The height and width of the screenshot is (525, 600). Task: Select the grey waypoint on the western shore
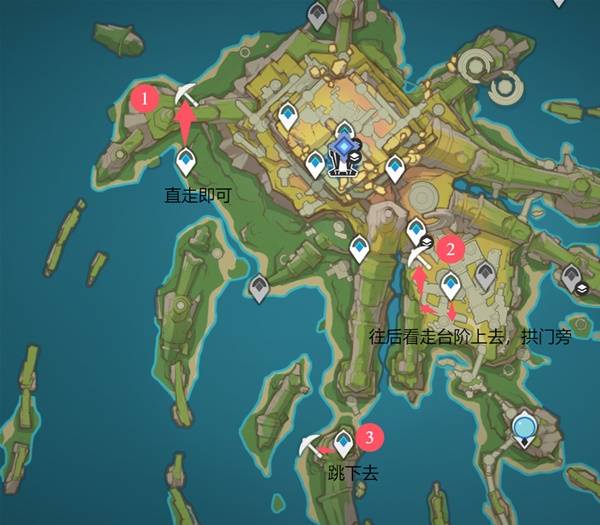click(258, 288)
